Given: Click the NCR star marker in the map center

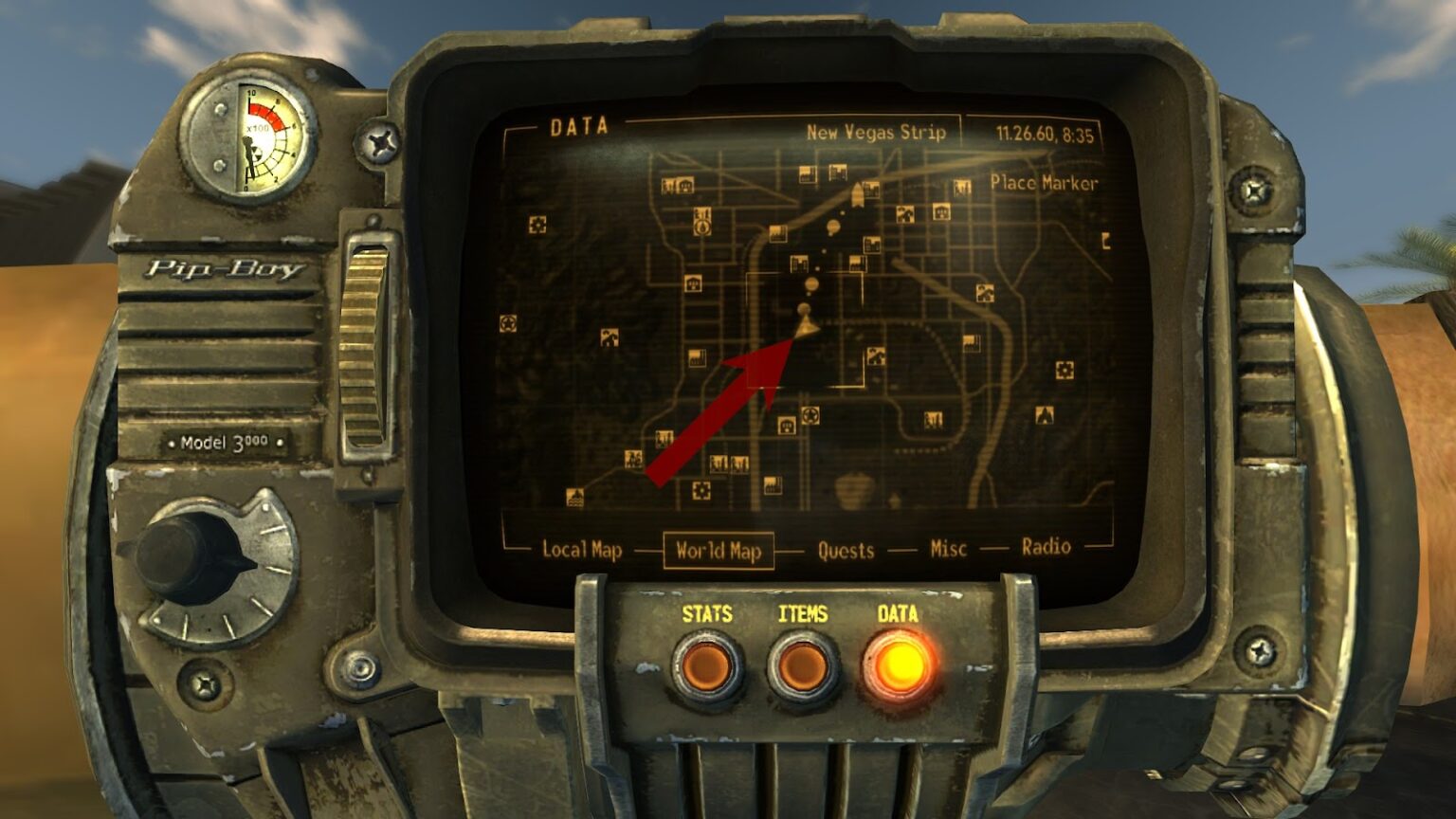Looking at the screenshot, I should pos(810,416).
